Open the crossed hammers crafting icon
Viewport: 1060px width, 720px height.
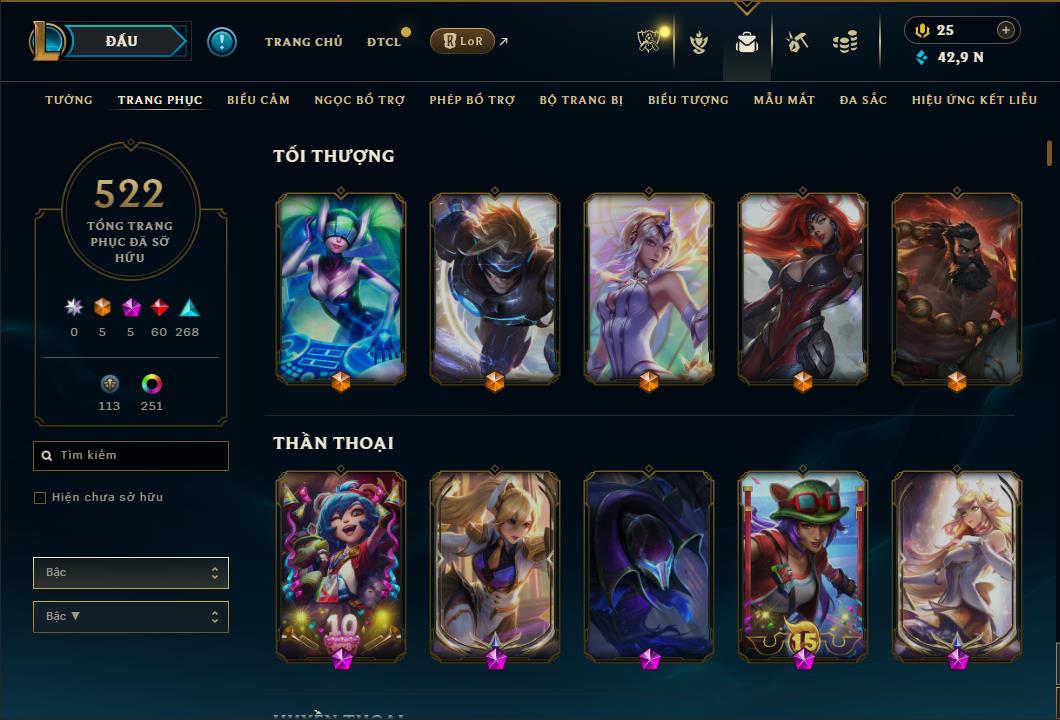796,42
